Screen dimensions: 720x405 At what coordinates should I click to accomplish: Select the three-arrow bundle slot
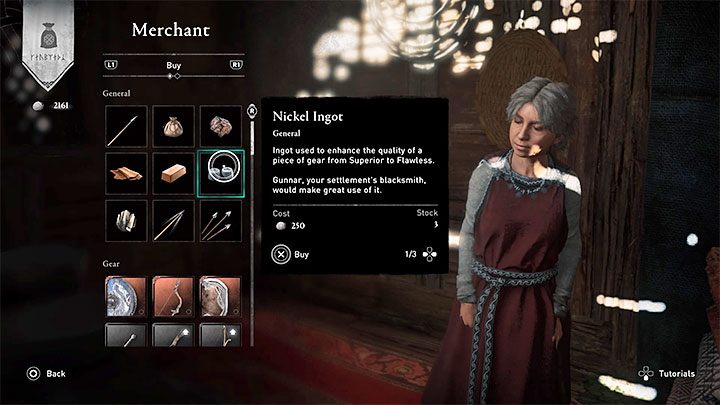(x=220, y=220)
